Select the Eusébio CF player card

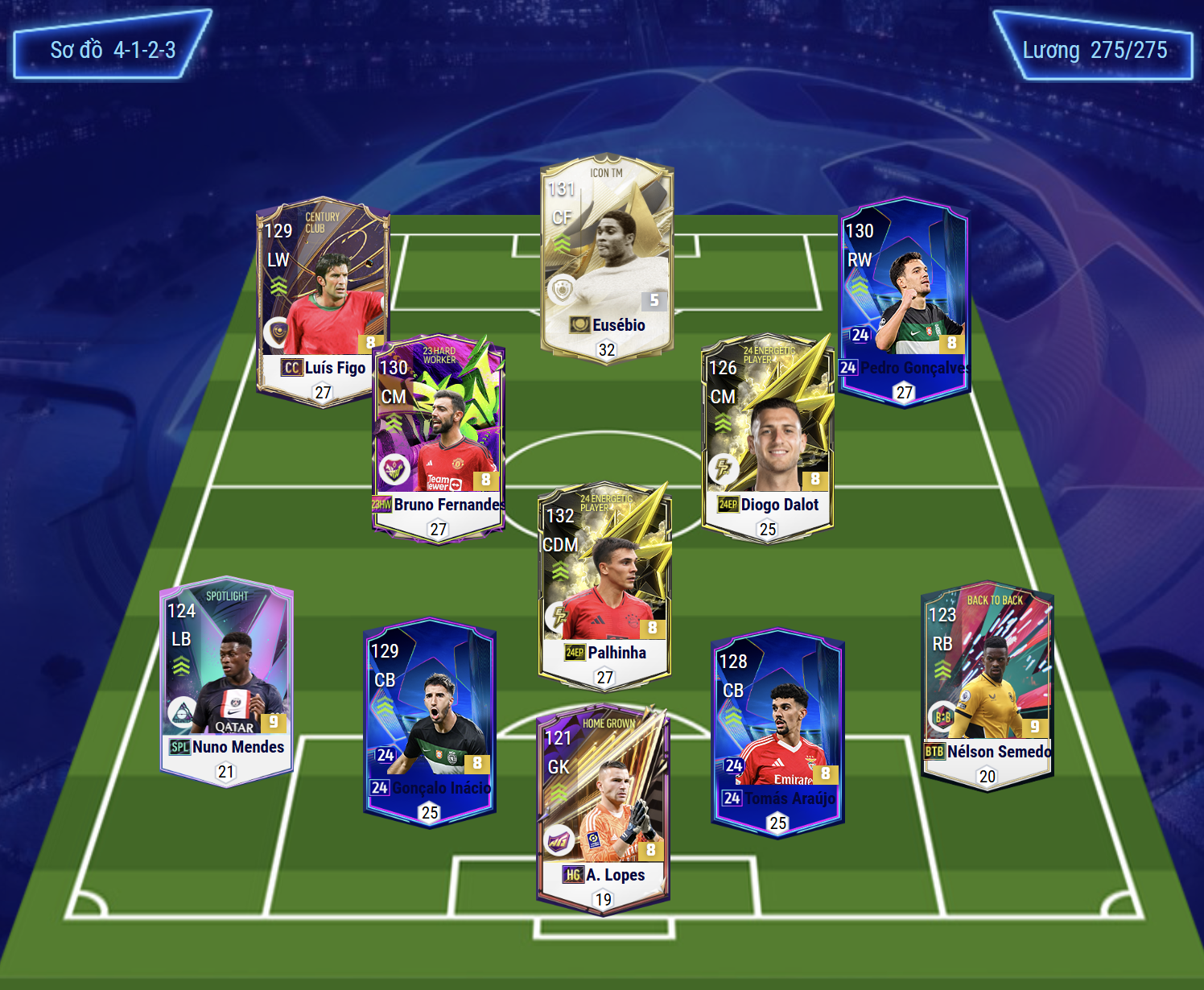click(x=607, y=258)
